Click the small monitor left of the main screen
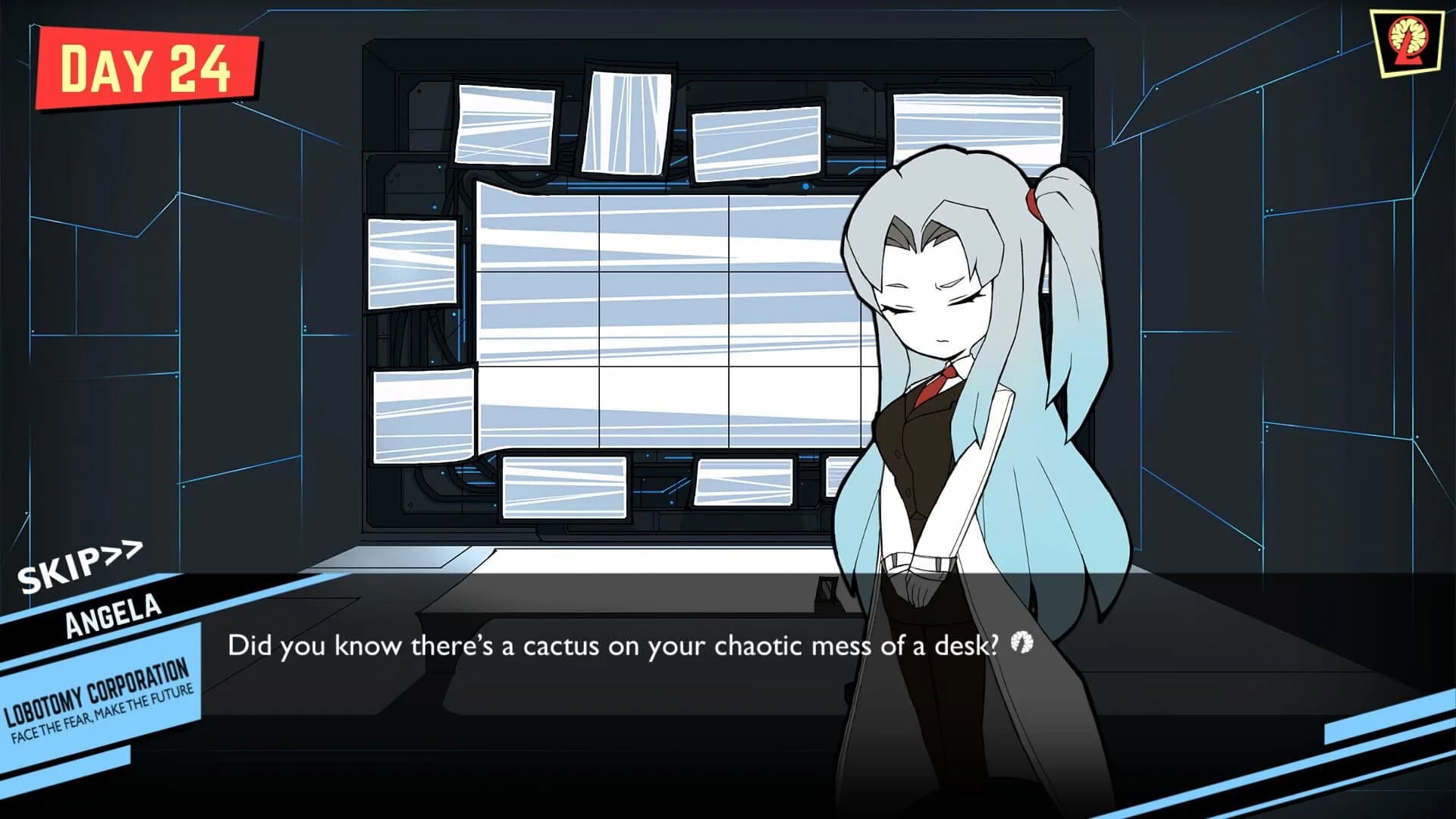 (413, 262)
